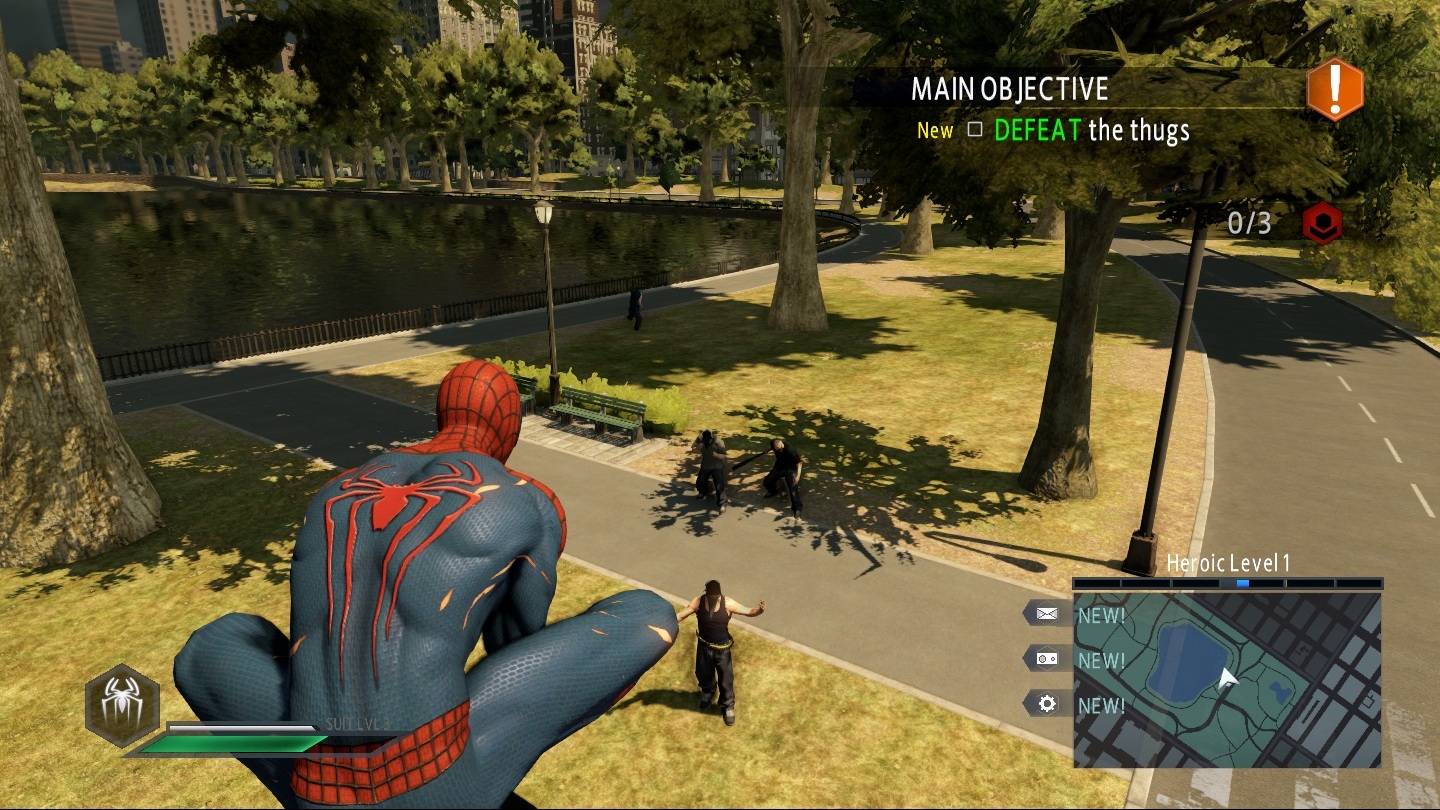Screen dimensions: 1440x810
Task: Select the DEFEAT the thugs objective
Action: [1091, 130]
